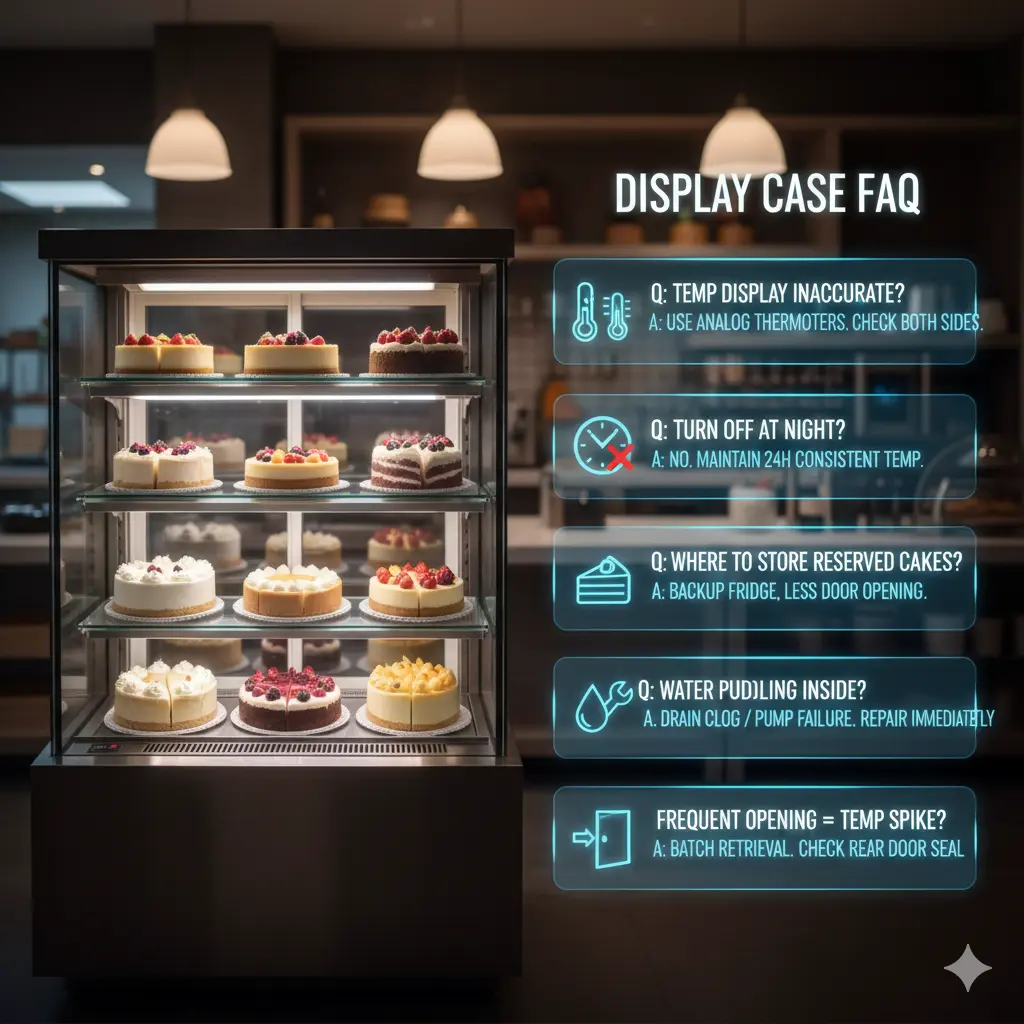Click the door with arrow icon
This screenshot has width=1024, height=1024.
coord(603,838)
